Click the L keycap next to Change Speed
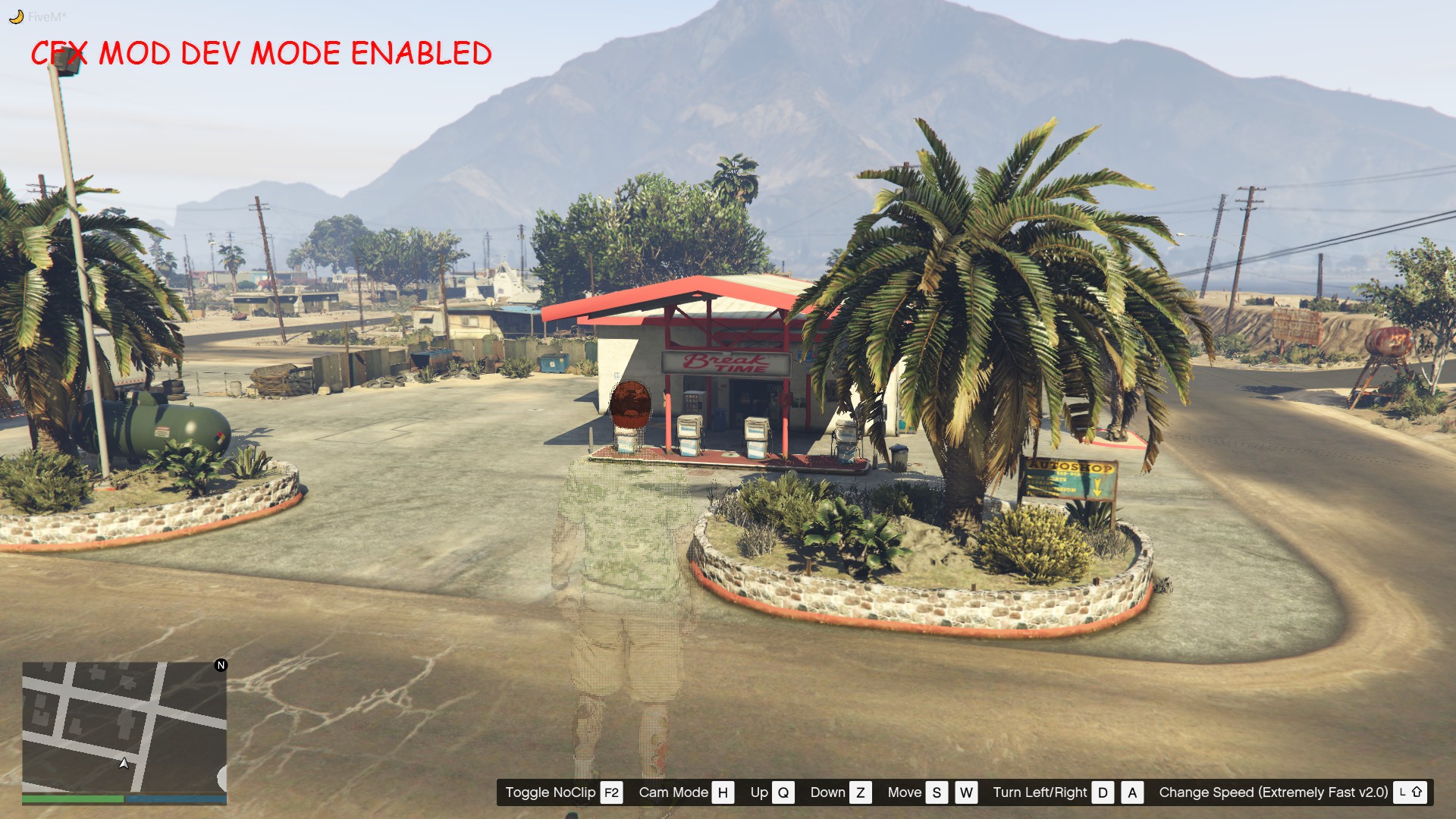1456x819 pixels. pyautogui.click(x=1401, y=792)
